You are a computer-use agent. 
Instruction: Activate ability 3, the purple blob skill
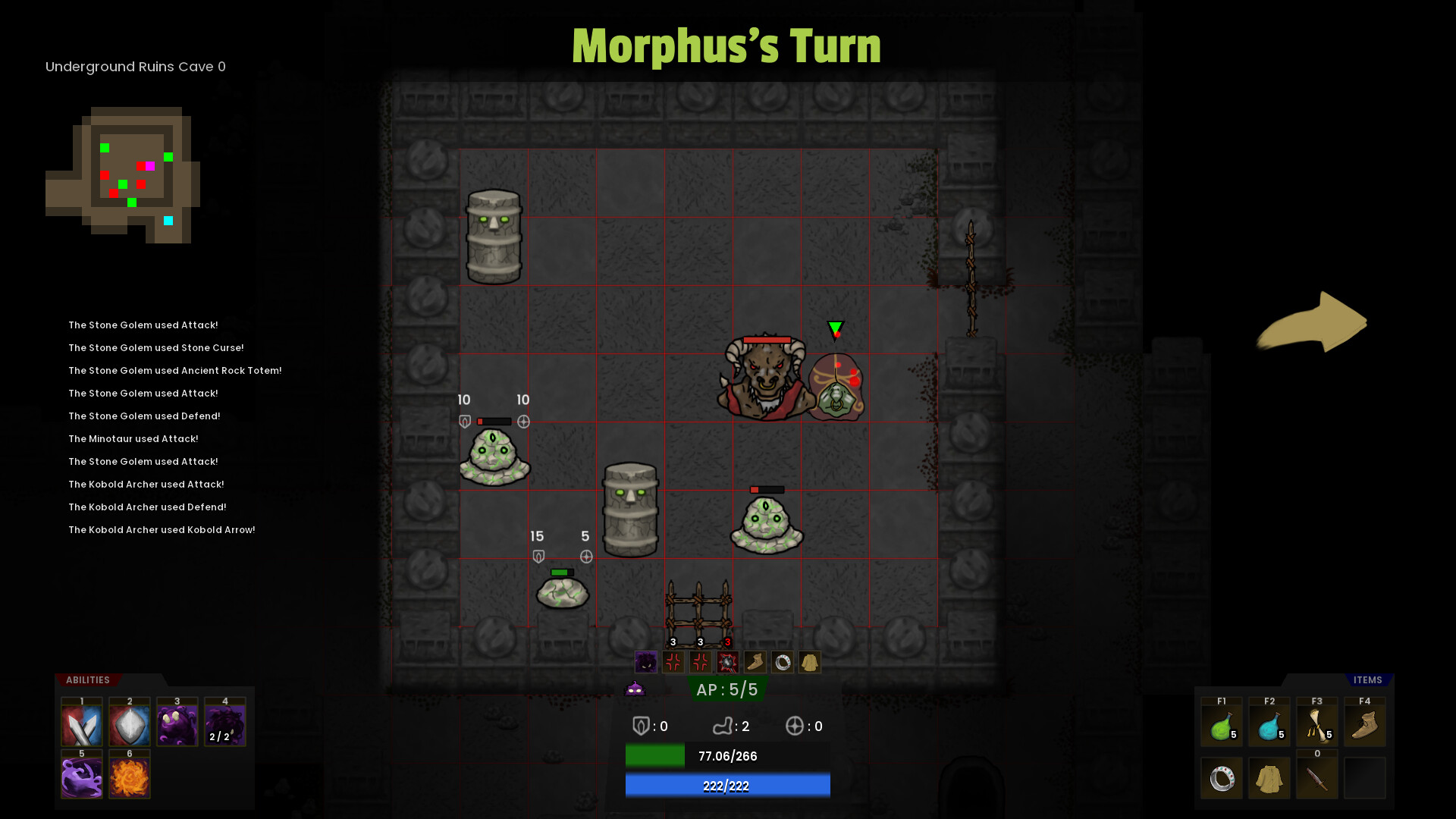pos(177,723)
